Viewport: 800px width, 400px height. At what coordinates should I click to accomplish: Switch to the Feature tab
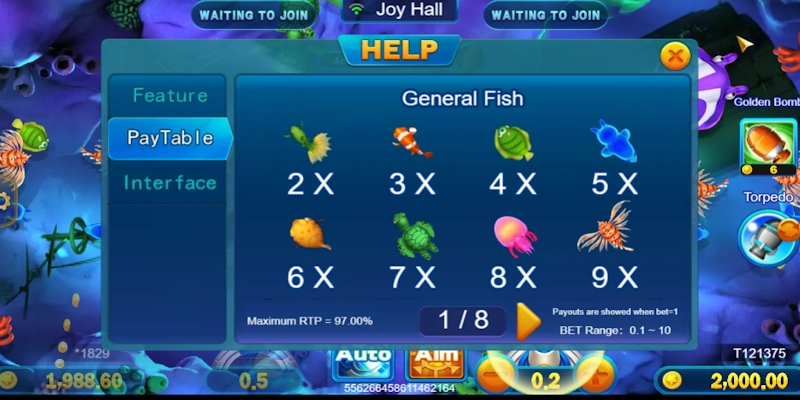point(170,96)
